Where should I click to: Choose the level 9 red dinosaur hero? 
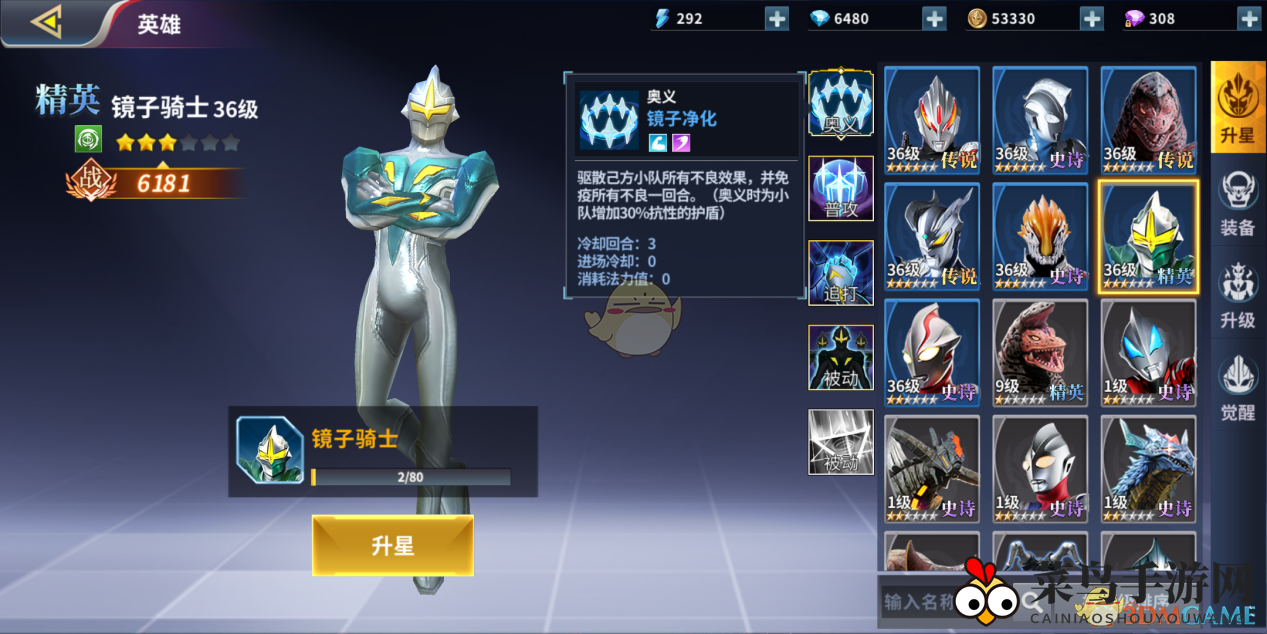click(x=1039, y=352)
